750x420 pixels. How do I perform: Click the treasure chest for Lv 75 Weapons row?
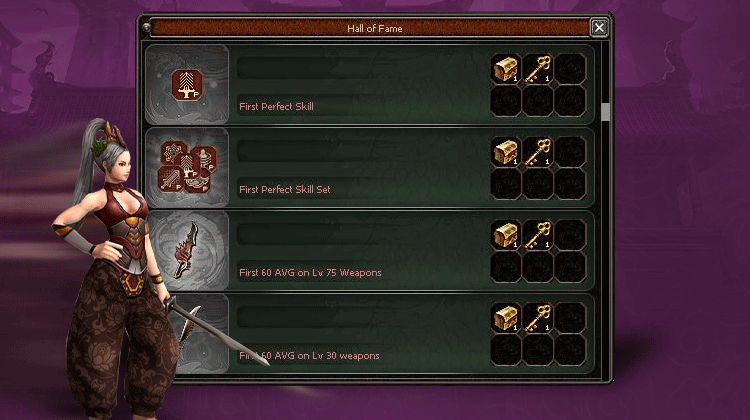507,235
